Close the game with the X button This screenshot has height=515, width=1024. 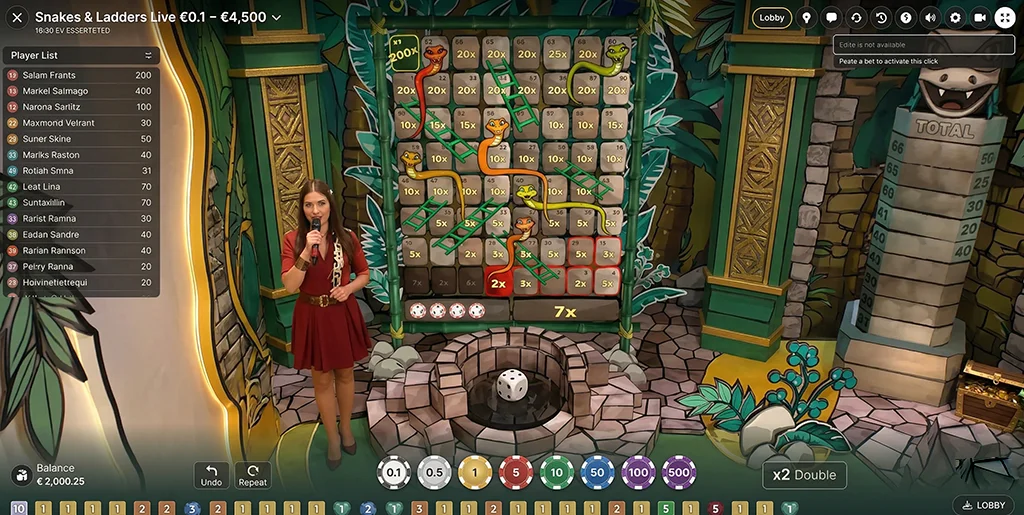point(16,17)
